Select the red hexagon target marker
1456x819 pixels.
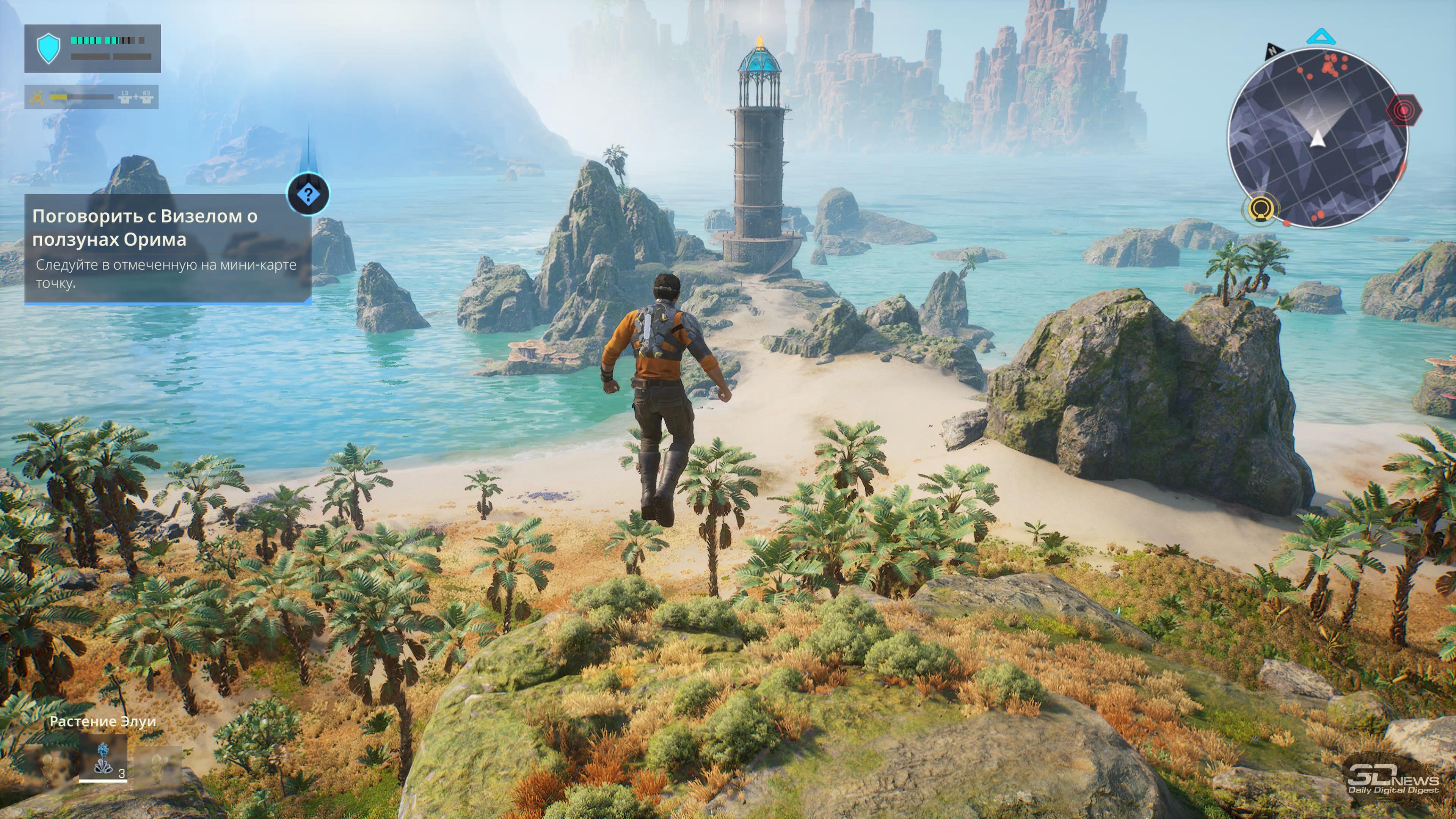click(x=1404, y=110)
